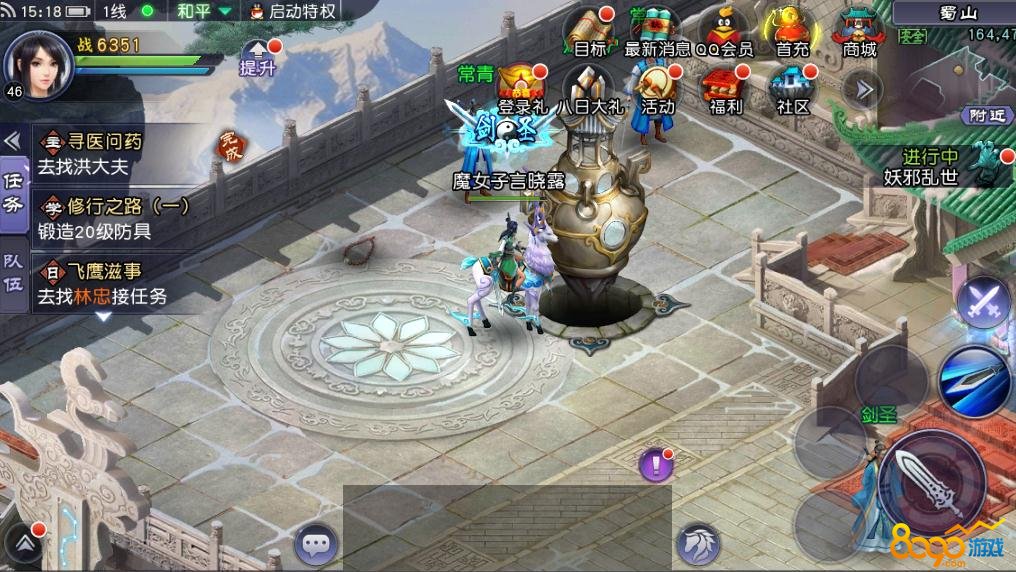Open the chat bubble button

pyautogui.click(x=316, y=545)
